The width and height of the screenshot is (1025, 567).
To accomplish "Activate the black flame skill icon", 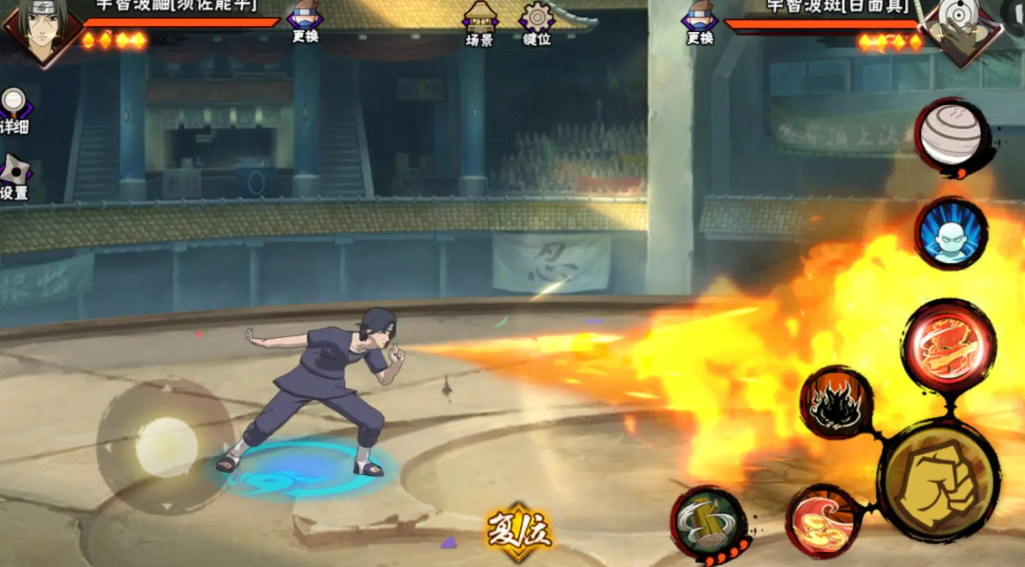I will click(x=836, y=402).
